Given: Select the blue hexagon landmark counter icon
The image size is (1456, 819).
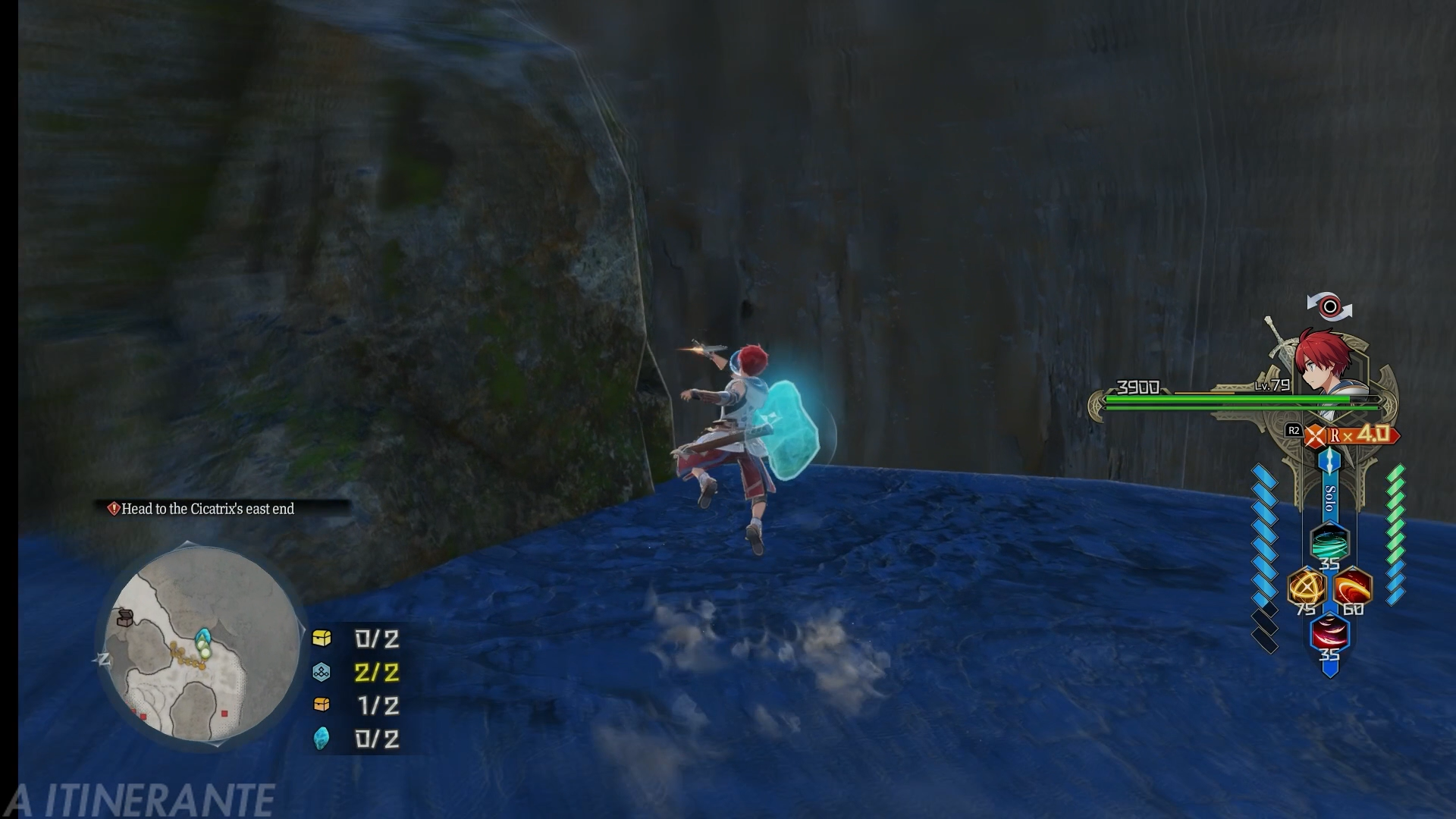Looking at the screenshot, I should (322, 672).
